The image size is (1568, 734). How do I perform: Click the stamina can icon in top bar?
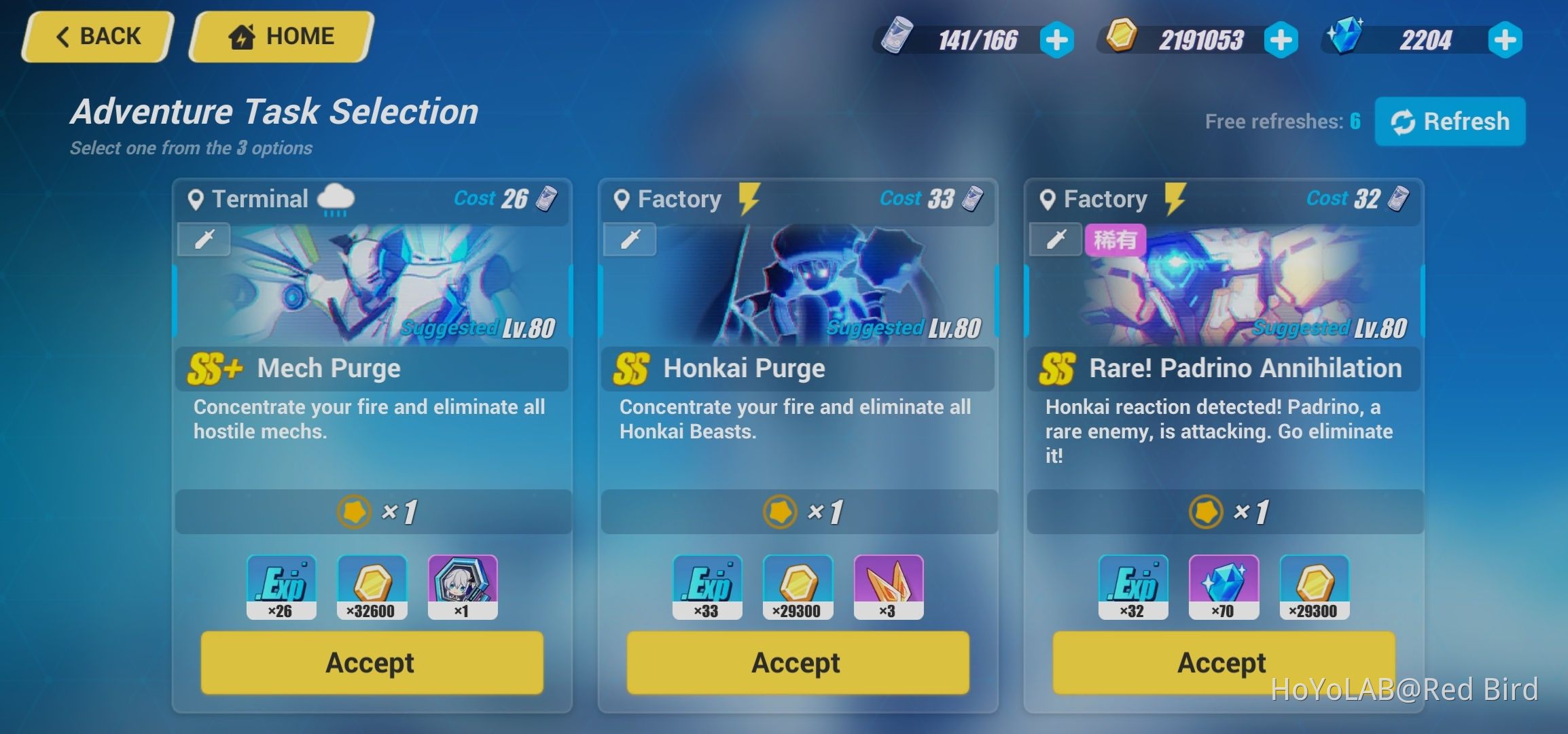point(897,39)
